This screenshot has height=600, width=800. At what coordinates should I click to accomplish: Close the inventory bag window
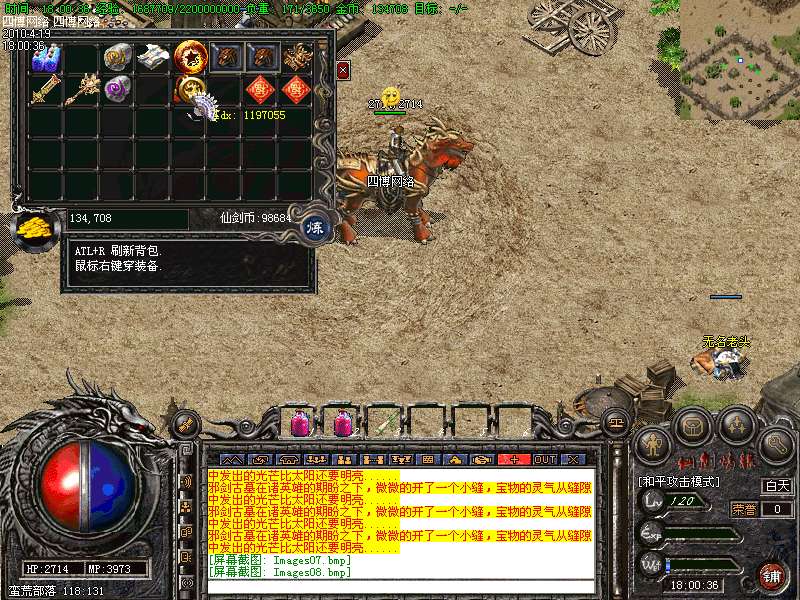(x=343, y=71)
